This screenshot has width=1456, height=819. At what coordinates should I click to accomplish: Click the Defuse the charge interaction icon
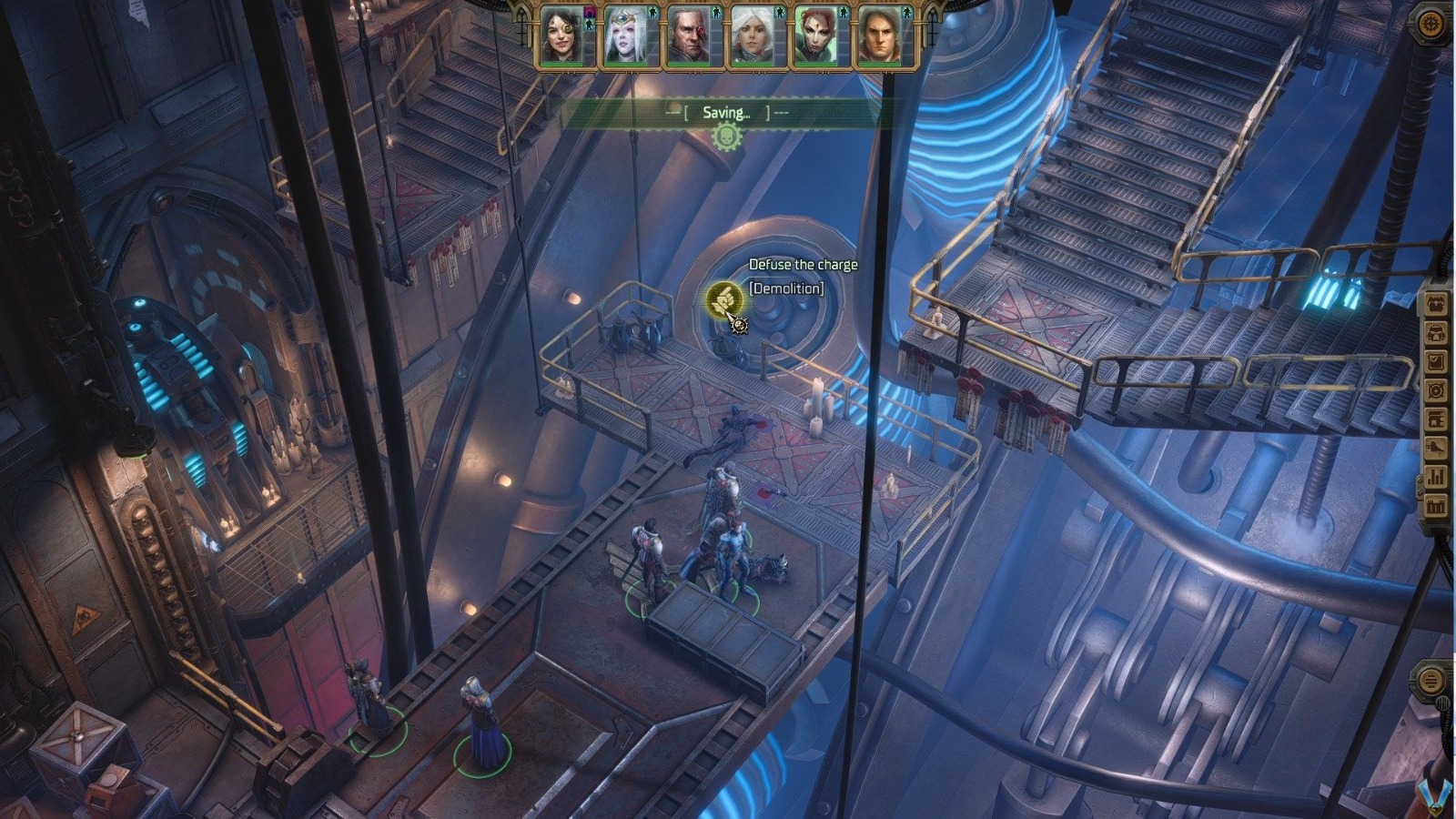click(x=725, y=298)
